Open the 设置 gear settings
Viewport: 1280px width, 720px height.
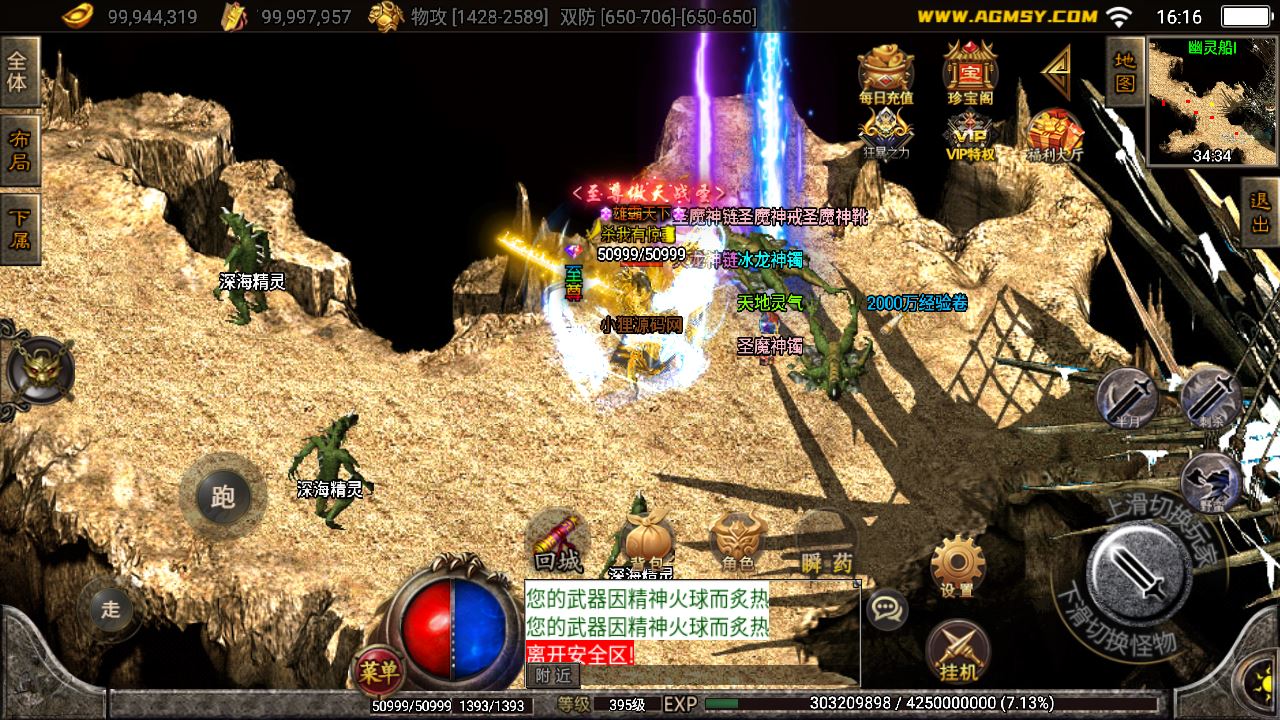click(x=957, y=565)
